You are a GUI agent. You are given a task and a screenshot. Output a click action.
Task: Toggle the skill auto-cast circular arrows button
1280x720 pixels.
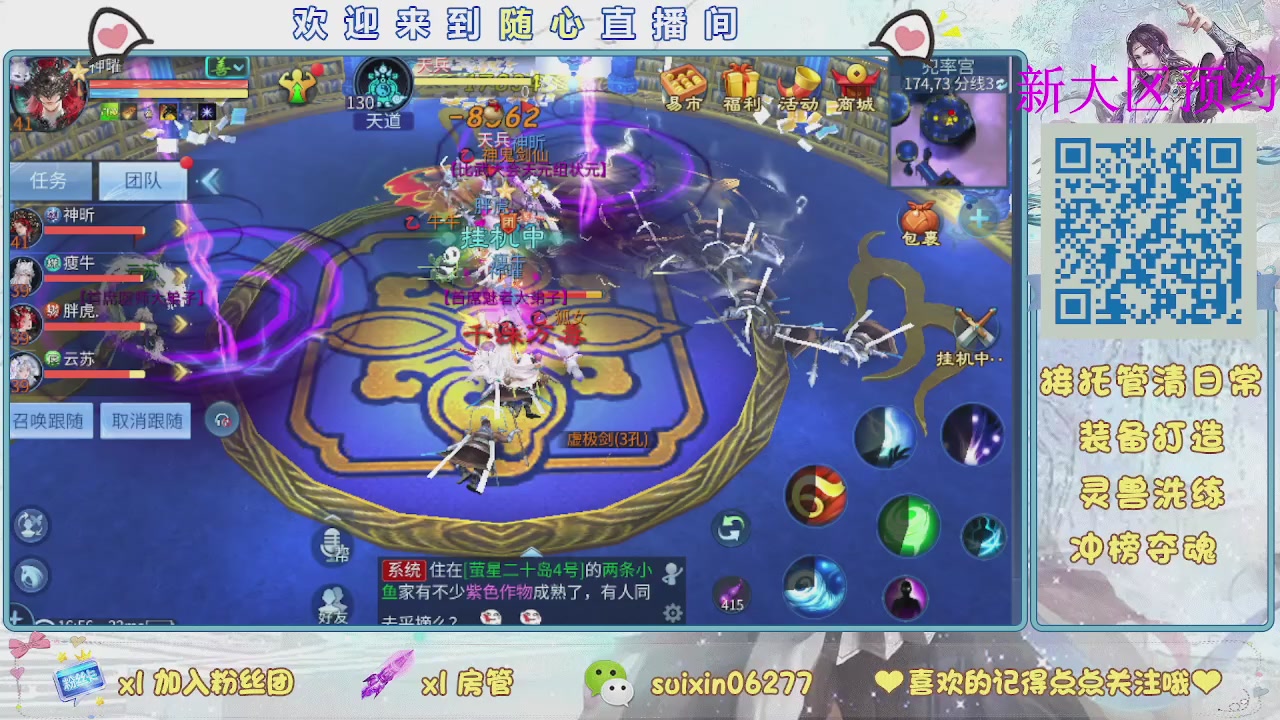point(730,531)
